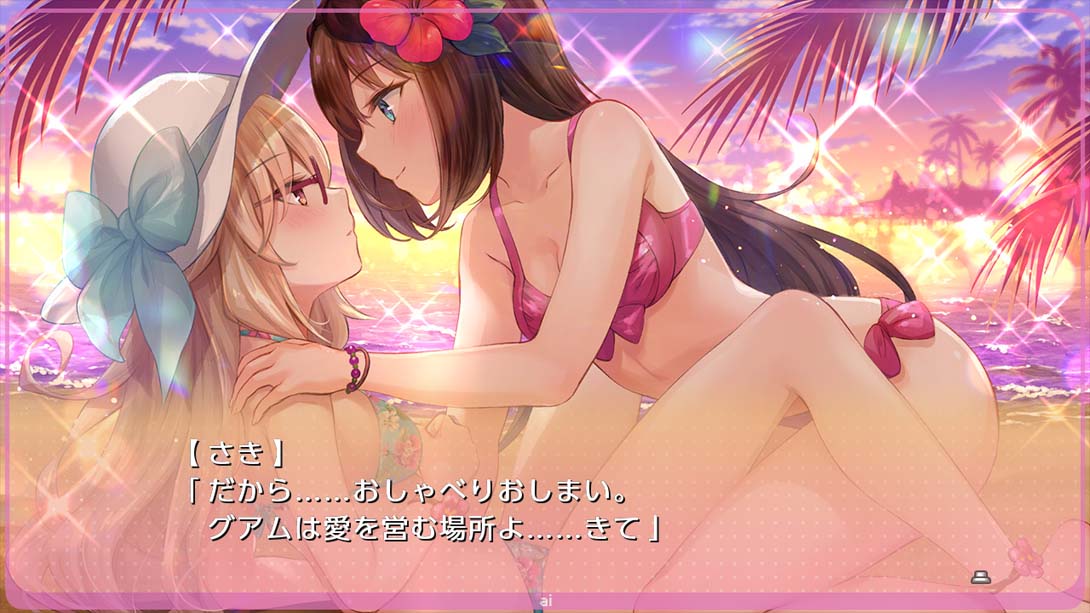This screenshot has width=1090, height=613.
Task: Click the continue indicator icon in the dialogue box
Action: coord(980,577)
